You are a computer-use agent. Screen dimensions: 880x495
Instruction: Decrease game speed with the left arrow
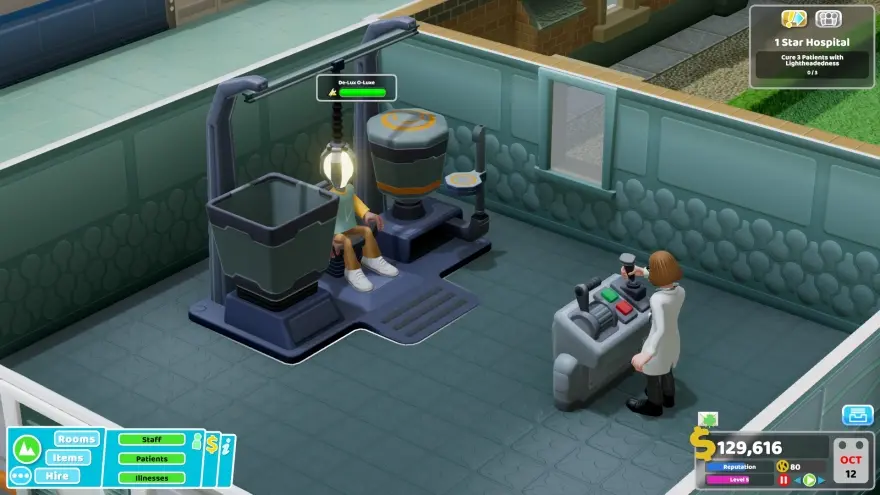tap(797, 479)
